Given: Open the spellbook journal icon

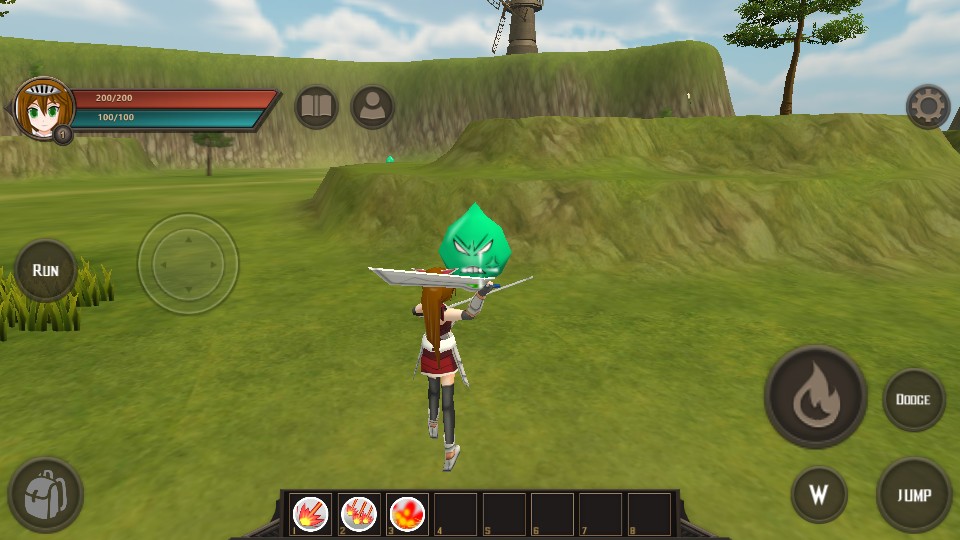Looking at the screenshot, I should (x=317, y=107).
